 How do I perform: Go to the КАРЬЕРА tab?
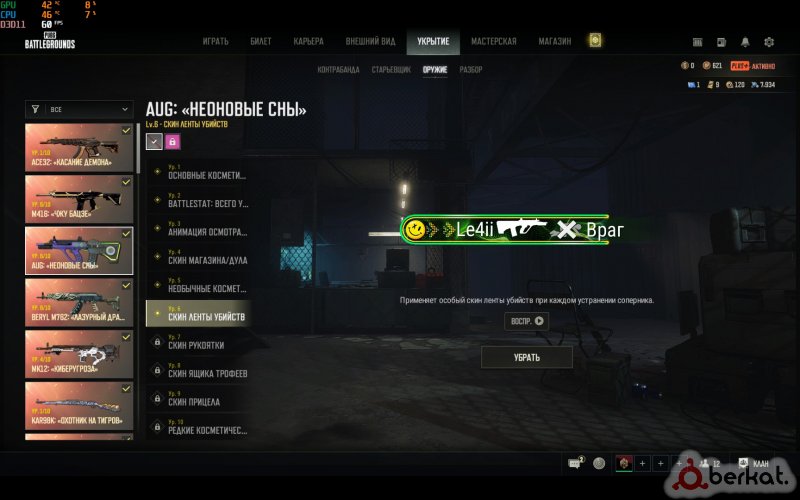pyautogui.click(x=308, y=41)
